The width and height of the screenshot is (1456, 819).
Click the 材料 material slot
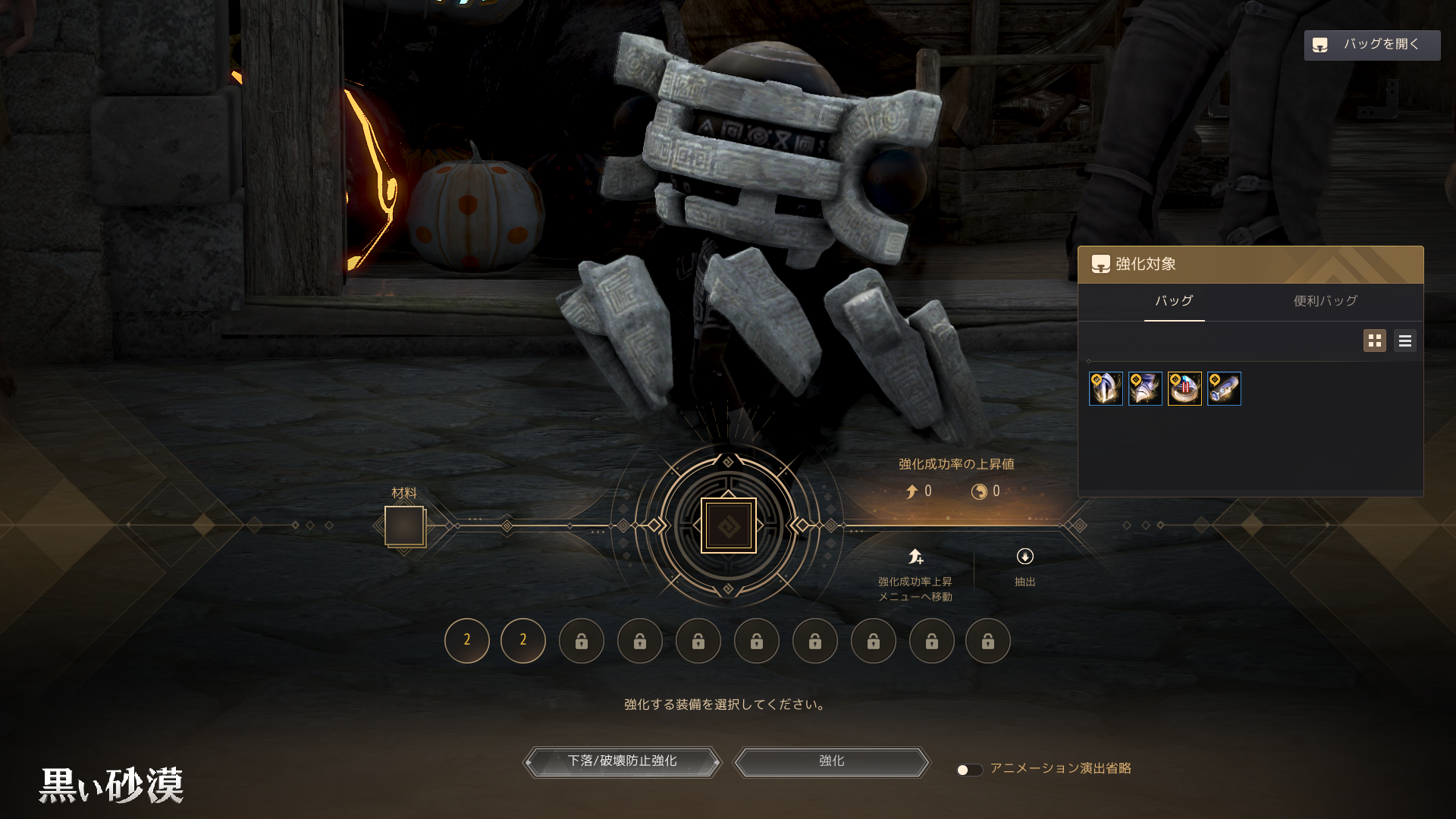[404, 526]
